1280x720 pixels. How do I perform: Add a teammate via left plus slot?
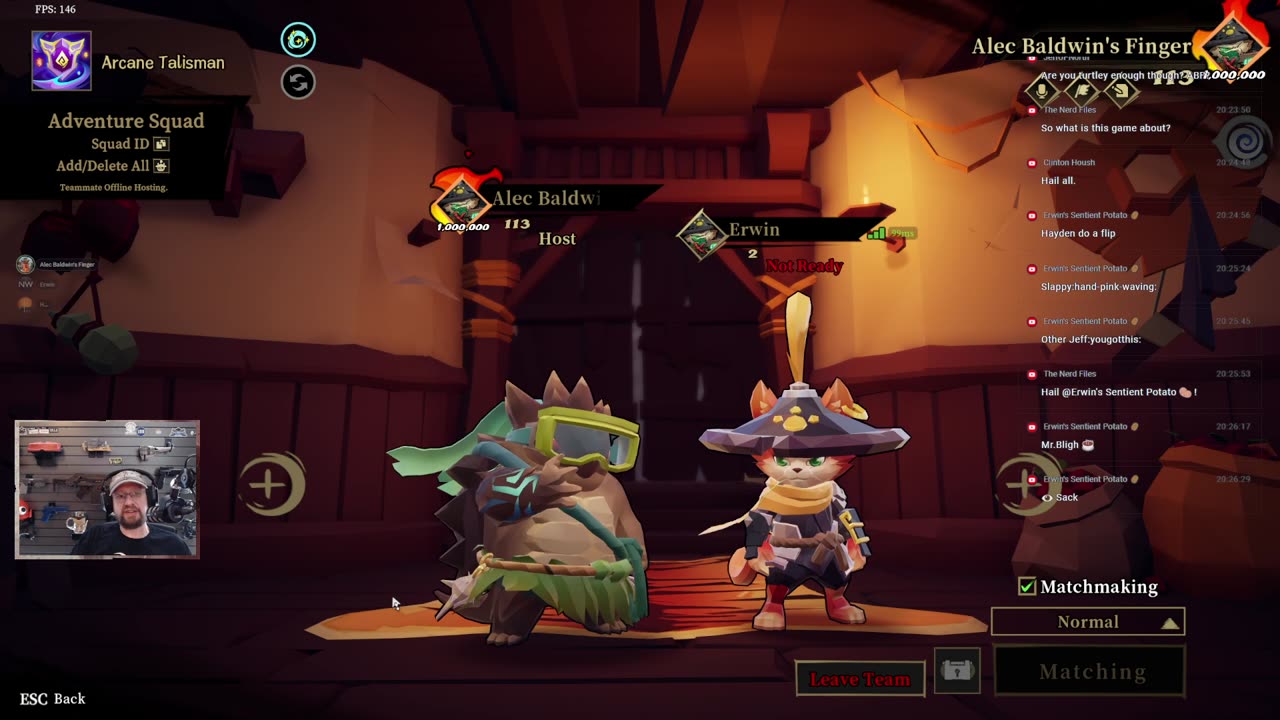pyautogui.click(x=269, y=485)
